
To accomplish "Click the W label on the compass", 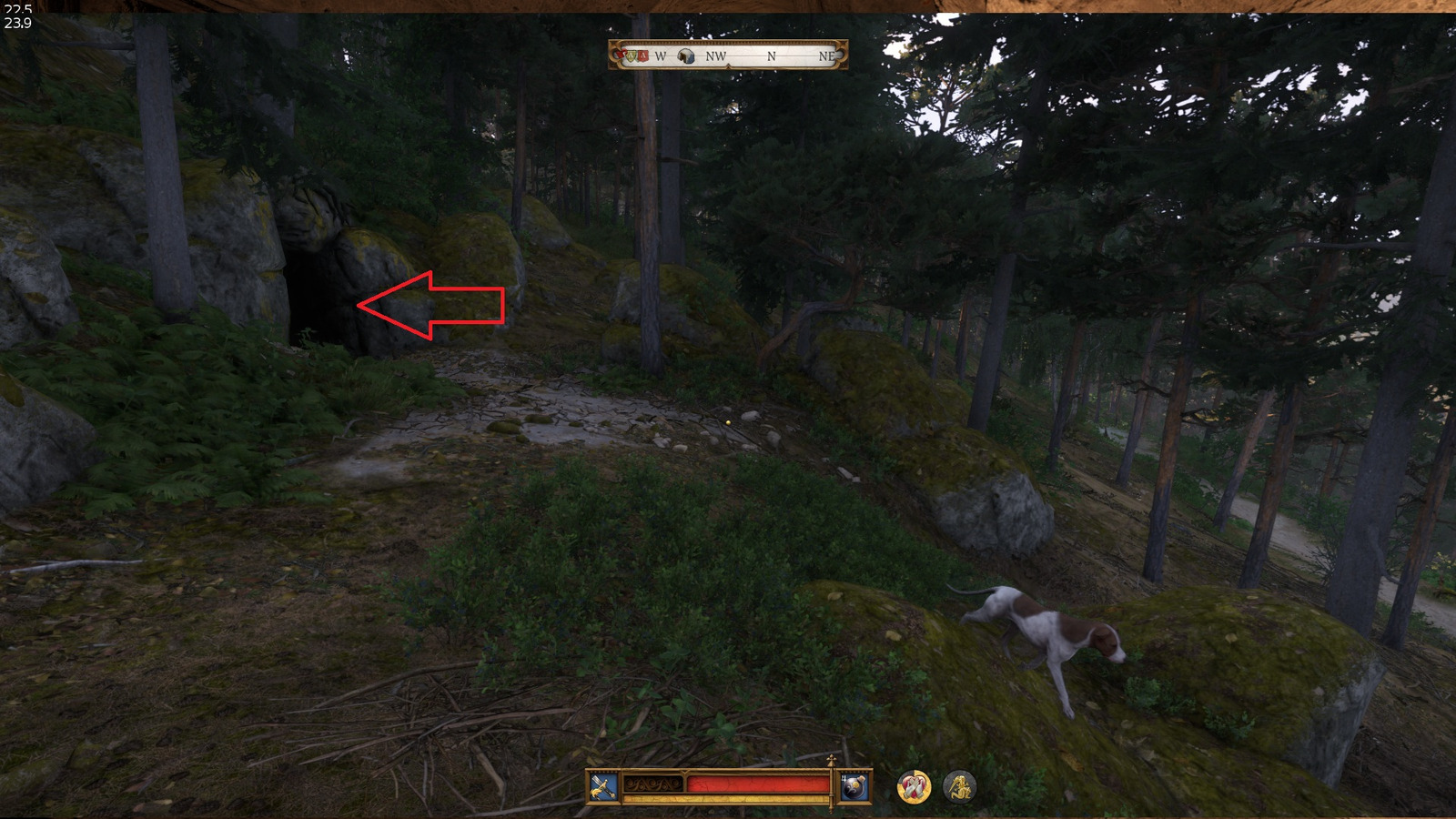I will (661, 57).
